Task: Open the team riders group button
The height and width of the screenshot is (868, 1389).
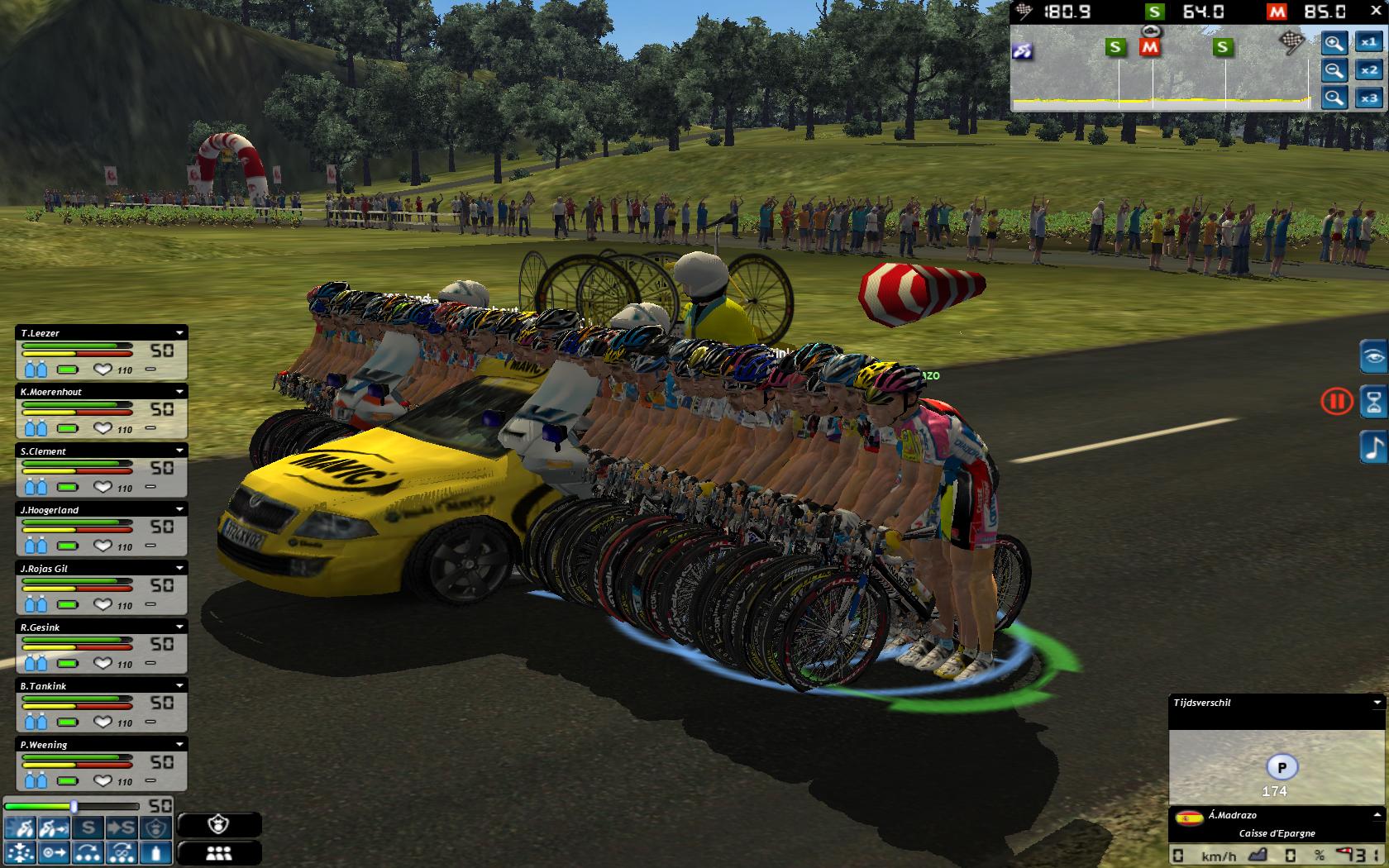Action: pos(218,852)
